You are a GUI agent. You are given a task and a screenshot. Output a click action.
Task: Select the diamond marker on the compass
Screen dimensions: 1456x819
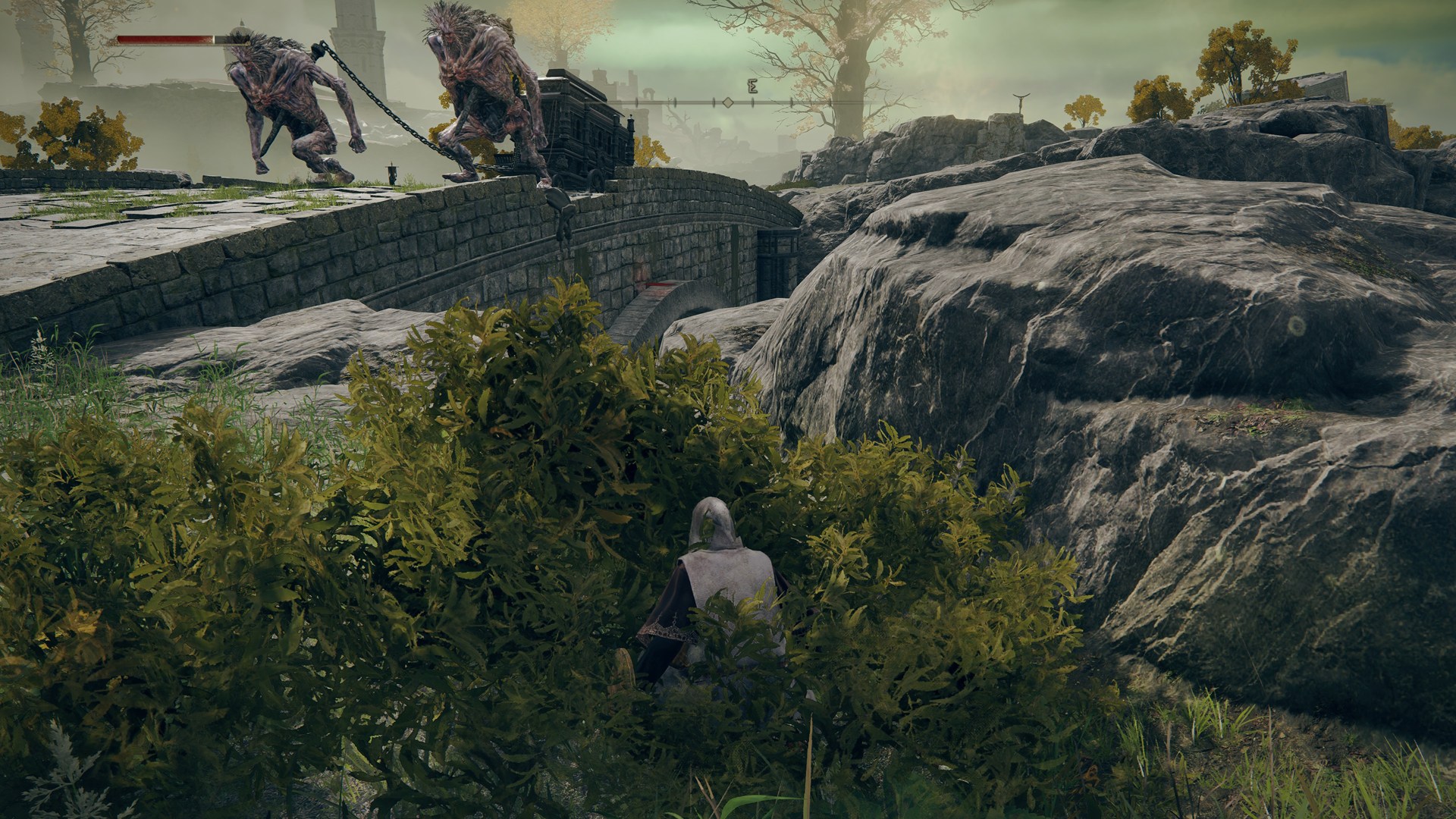(x=727, y=102)
